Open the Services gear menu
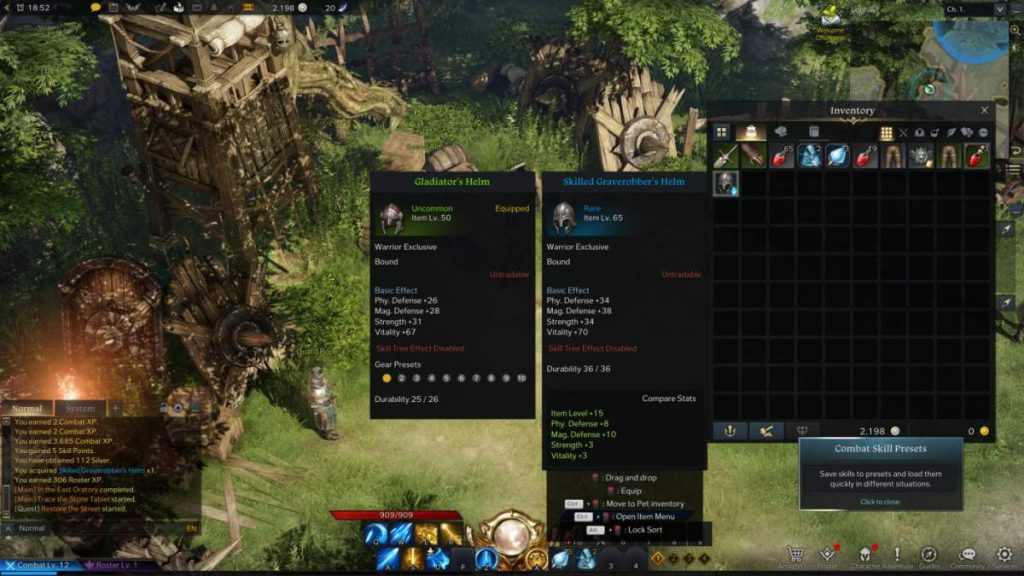1024x576 pixels. 1004,554
